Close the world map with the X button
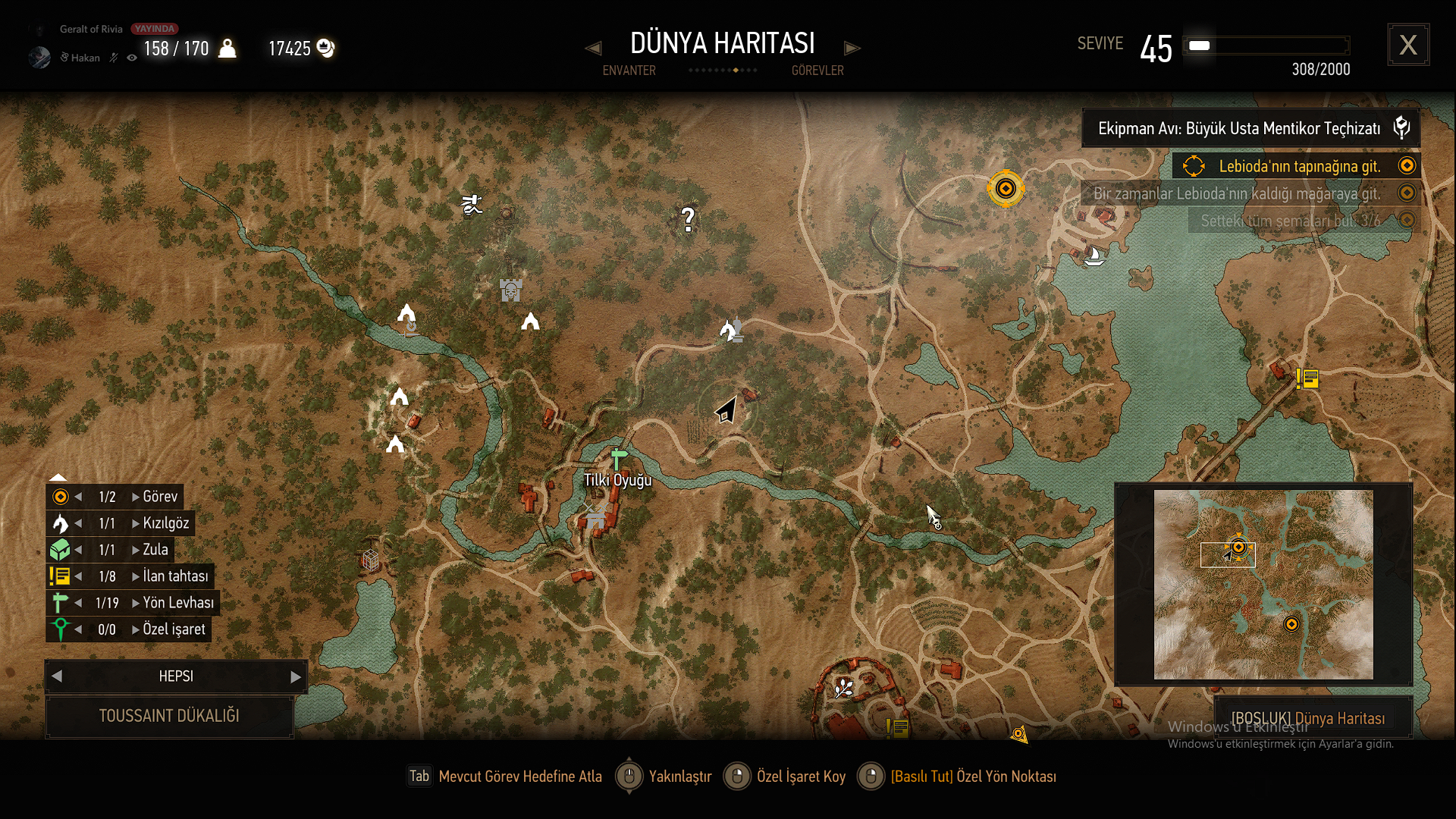The width and height of the screenshot is (1456, 819). 1408,45
